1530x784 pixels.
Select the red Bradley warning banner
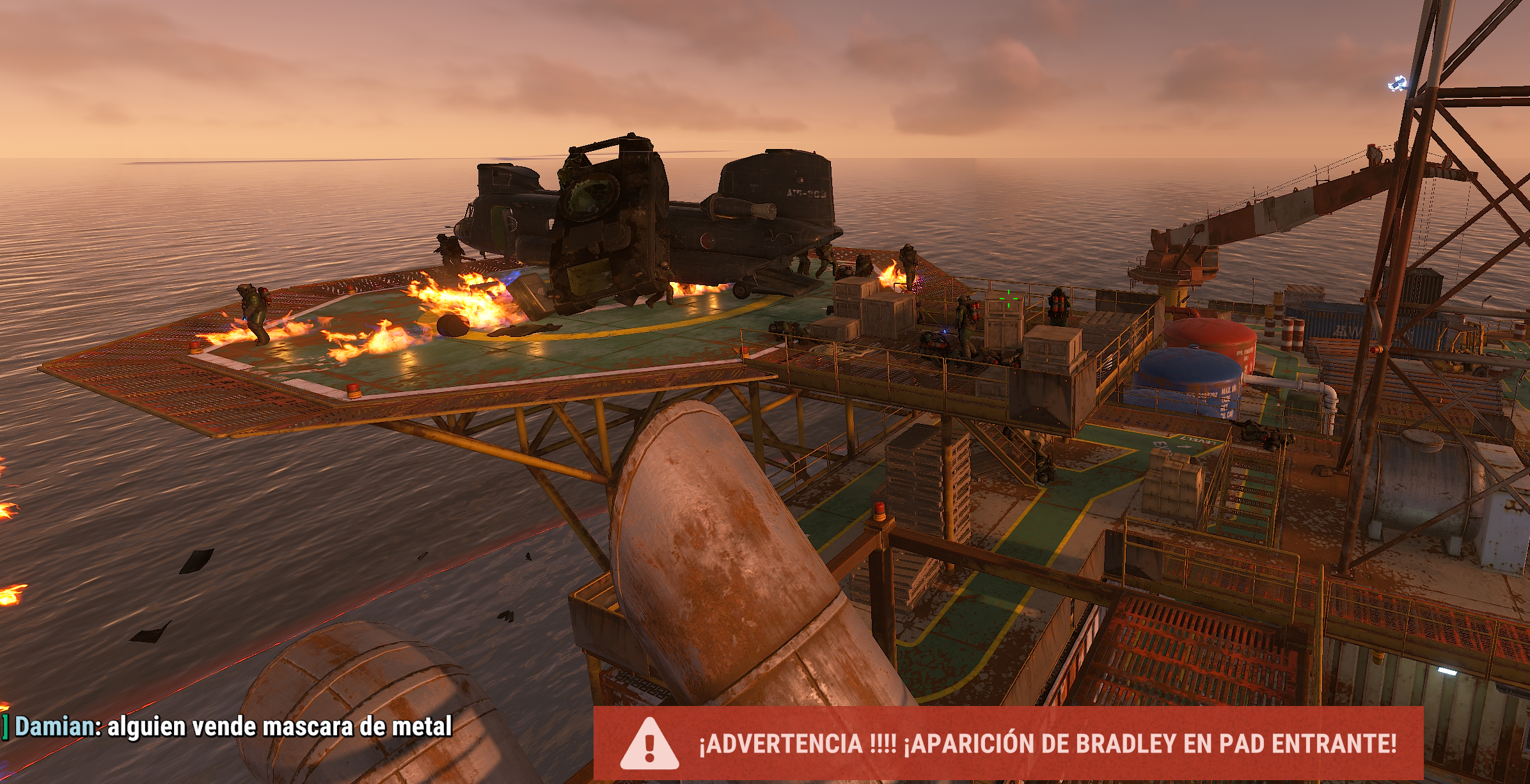pos(1008,743)
